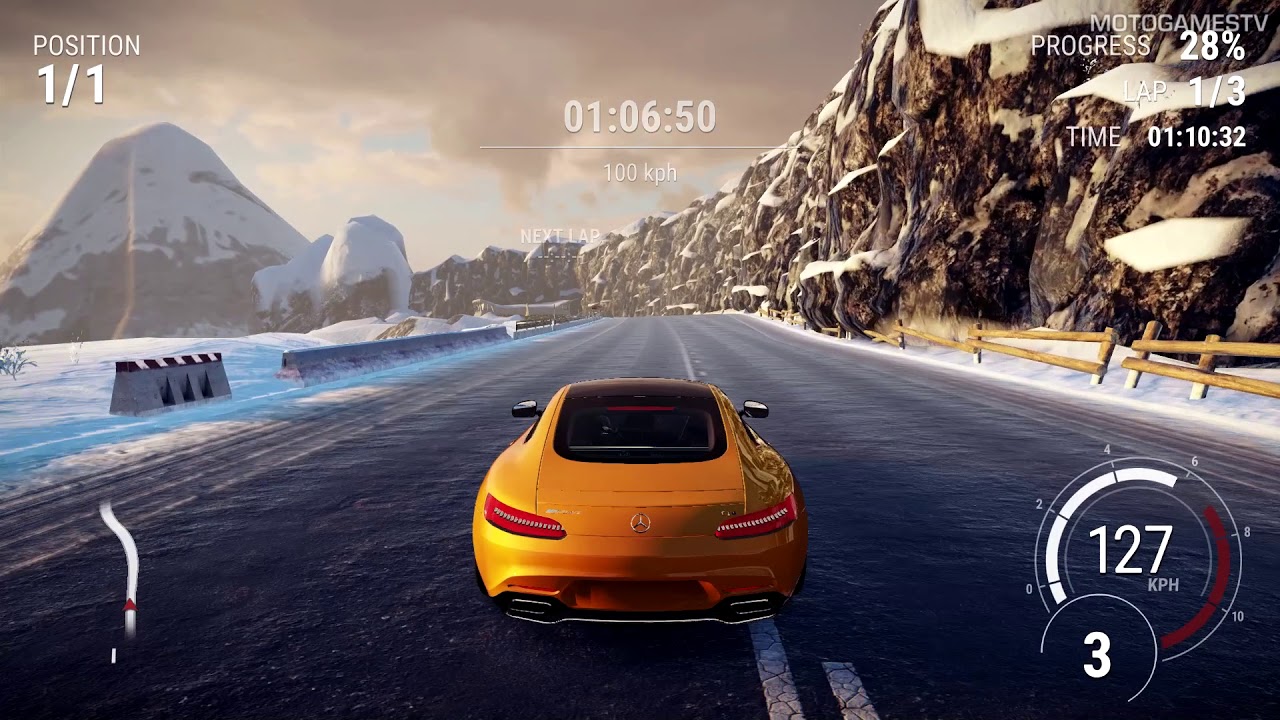Select the car position marker on minimap
This screenshot has width=1280, height=720.
tap(130, 602)
